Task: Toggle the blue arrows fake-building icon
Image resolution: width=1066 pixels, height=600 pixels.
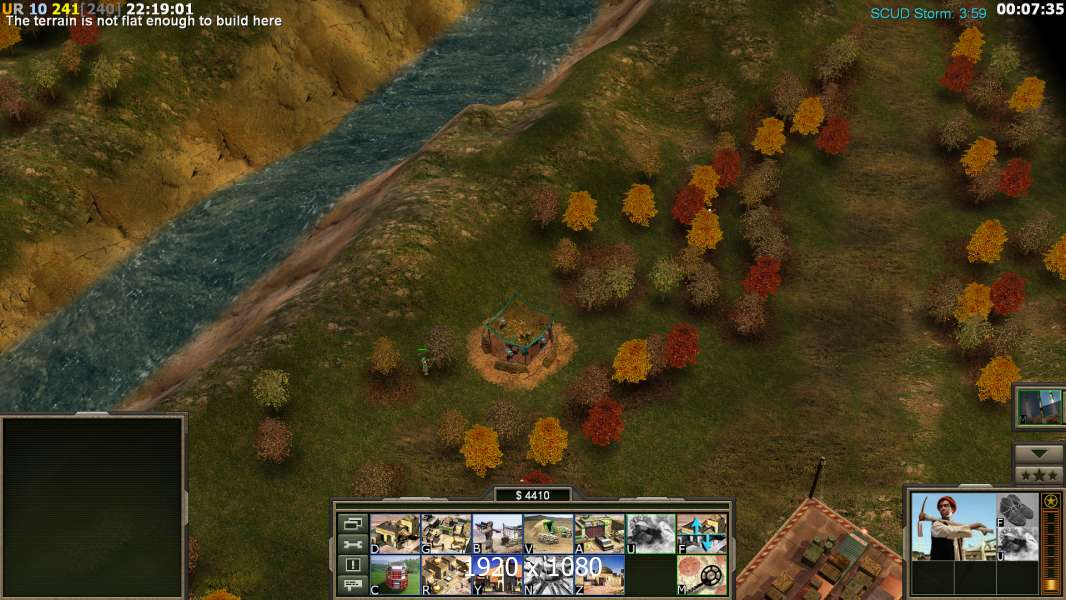Action: click(702, 534)
